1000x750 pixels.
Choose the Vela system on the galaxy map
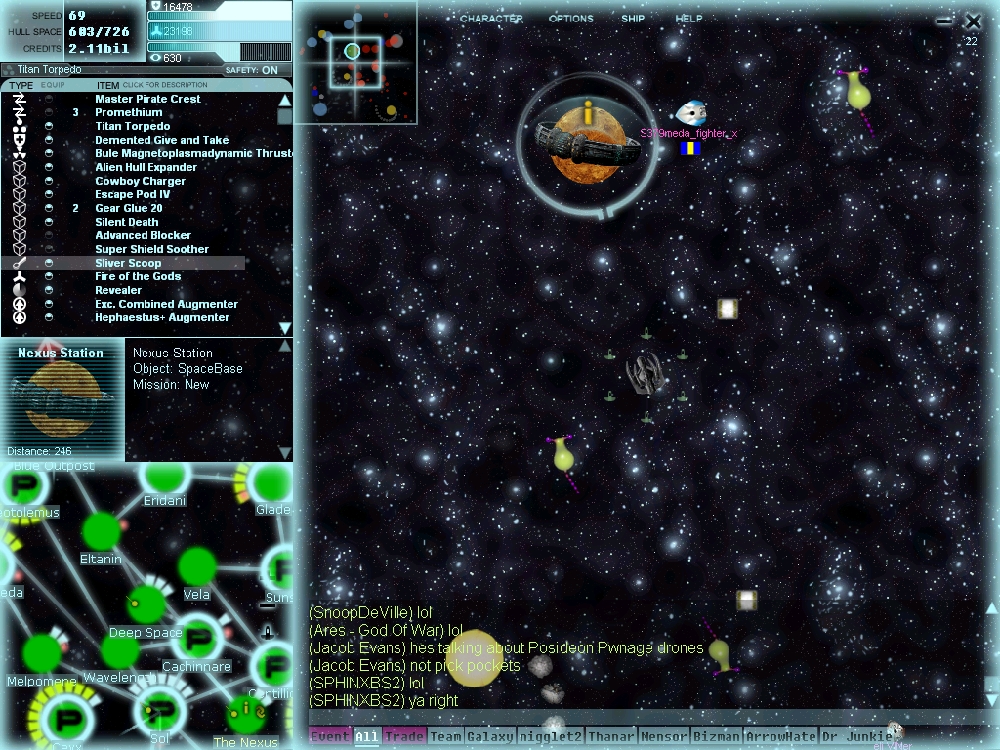(x=197, y=568)
